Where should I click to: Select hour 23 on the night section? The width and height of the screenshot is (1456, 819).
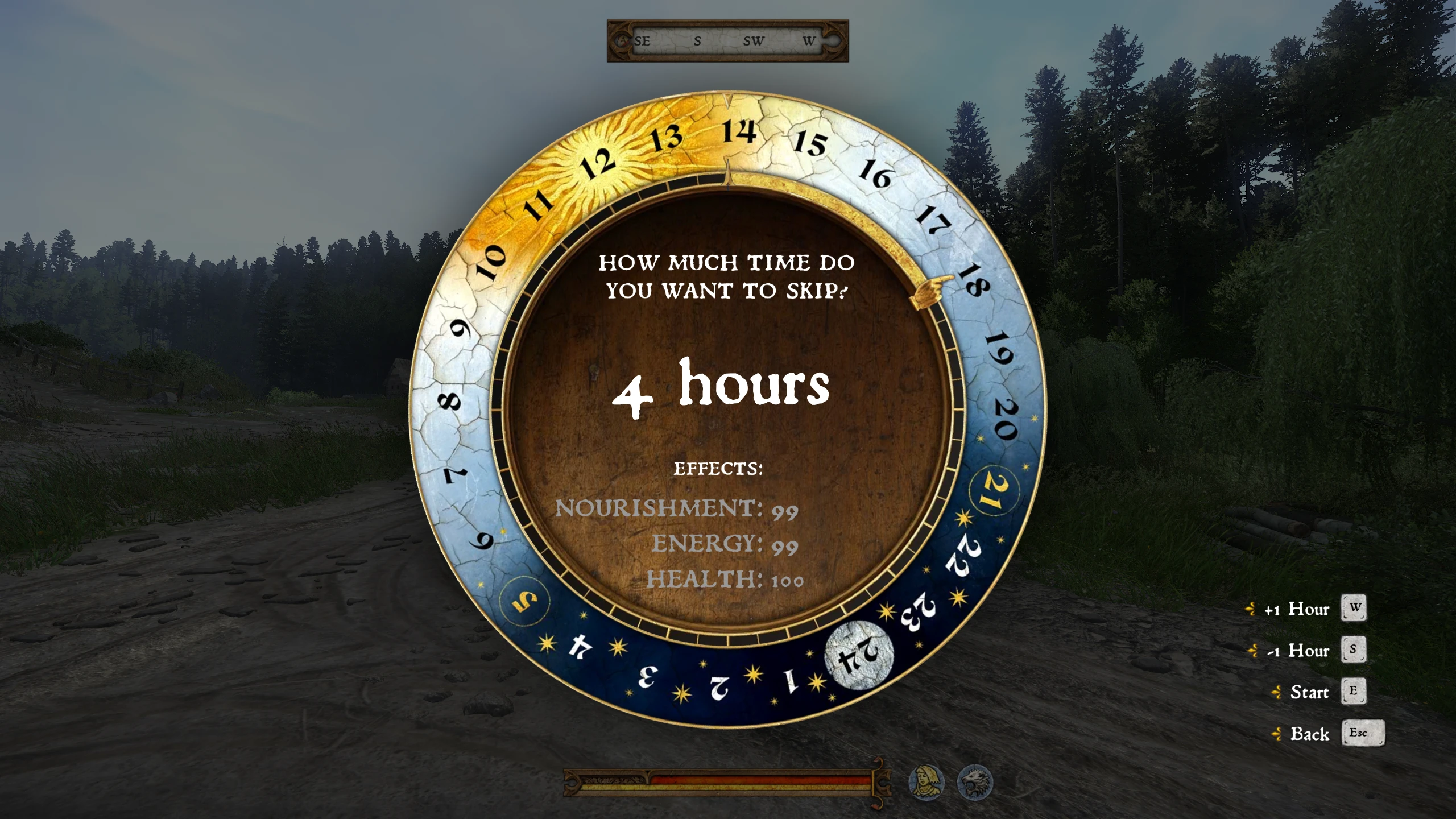pyautogui.click(x=917, y=612)
